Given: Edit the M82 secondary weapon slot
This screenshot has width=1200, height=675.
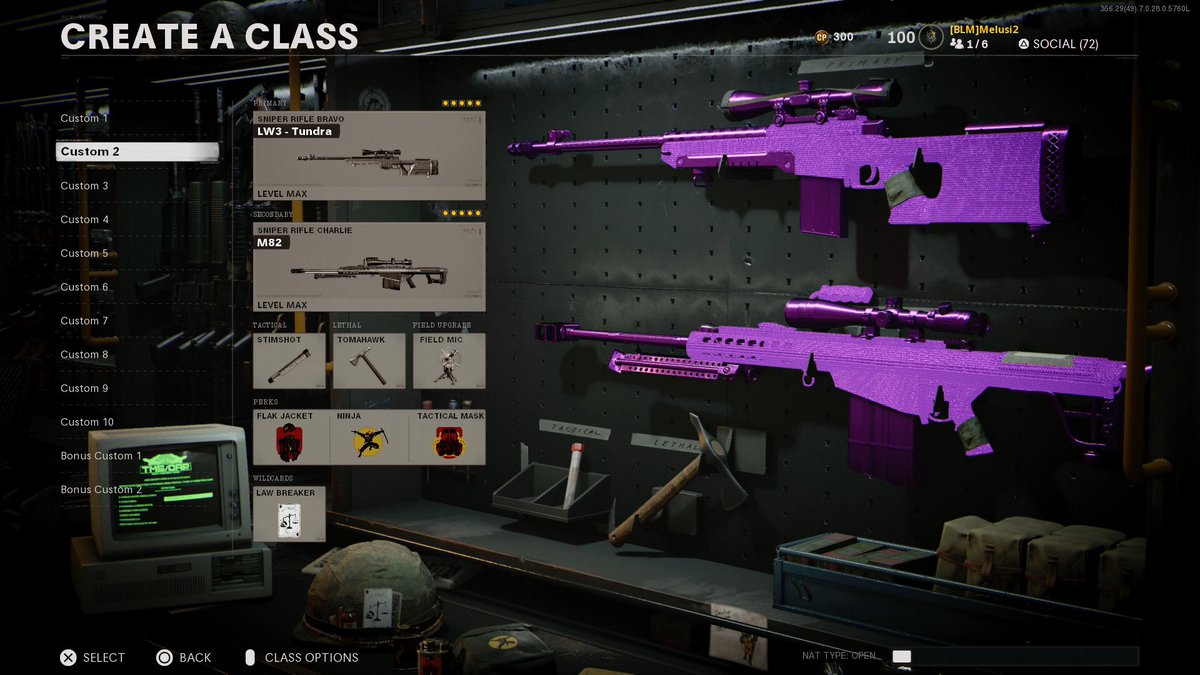Looking at the screenshot, I should 369,267.
